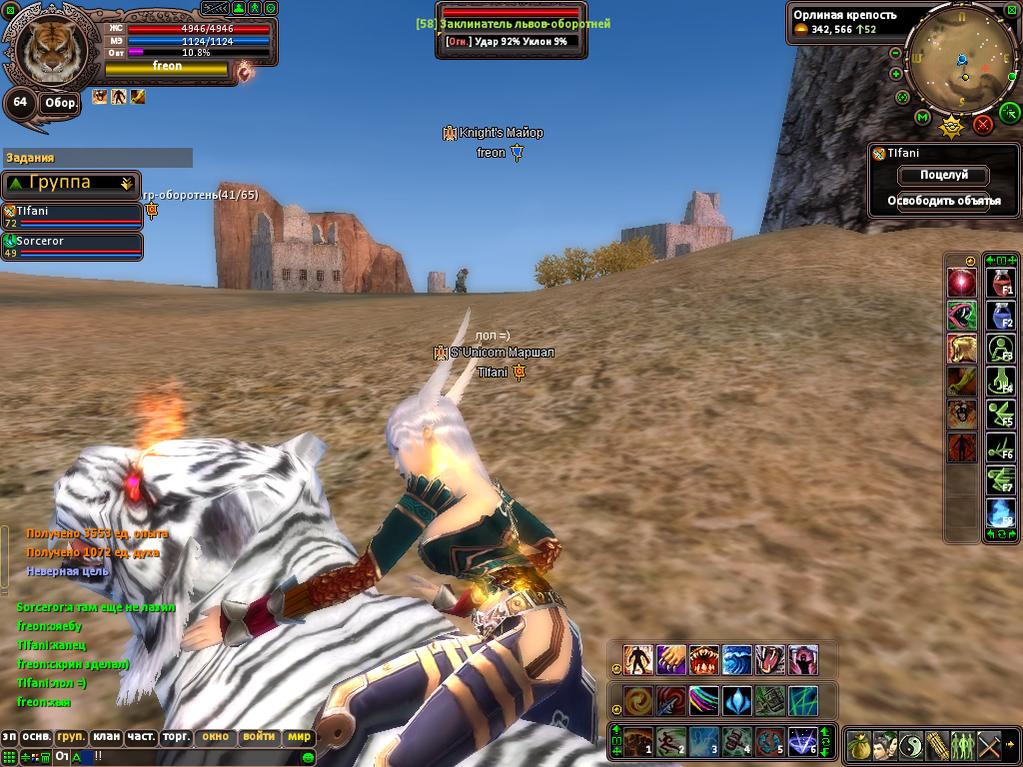Open the yin-yang menu icon
1023x767 pixels.
[910, 745]
